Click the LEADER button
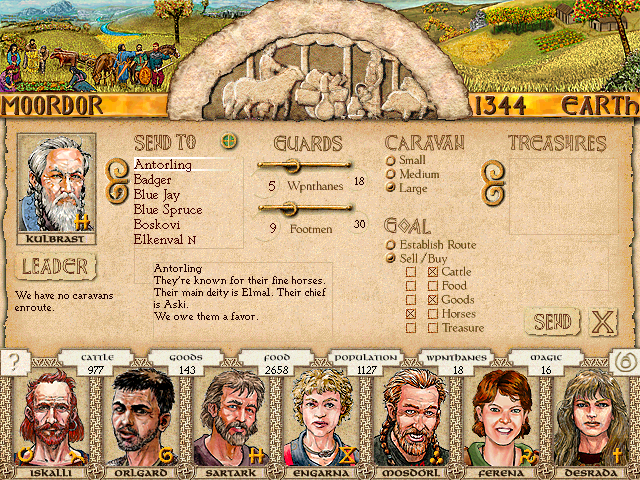Viewport: 640px width, 480px height. (x=55, y=266)
